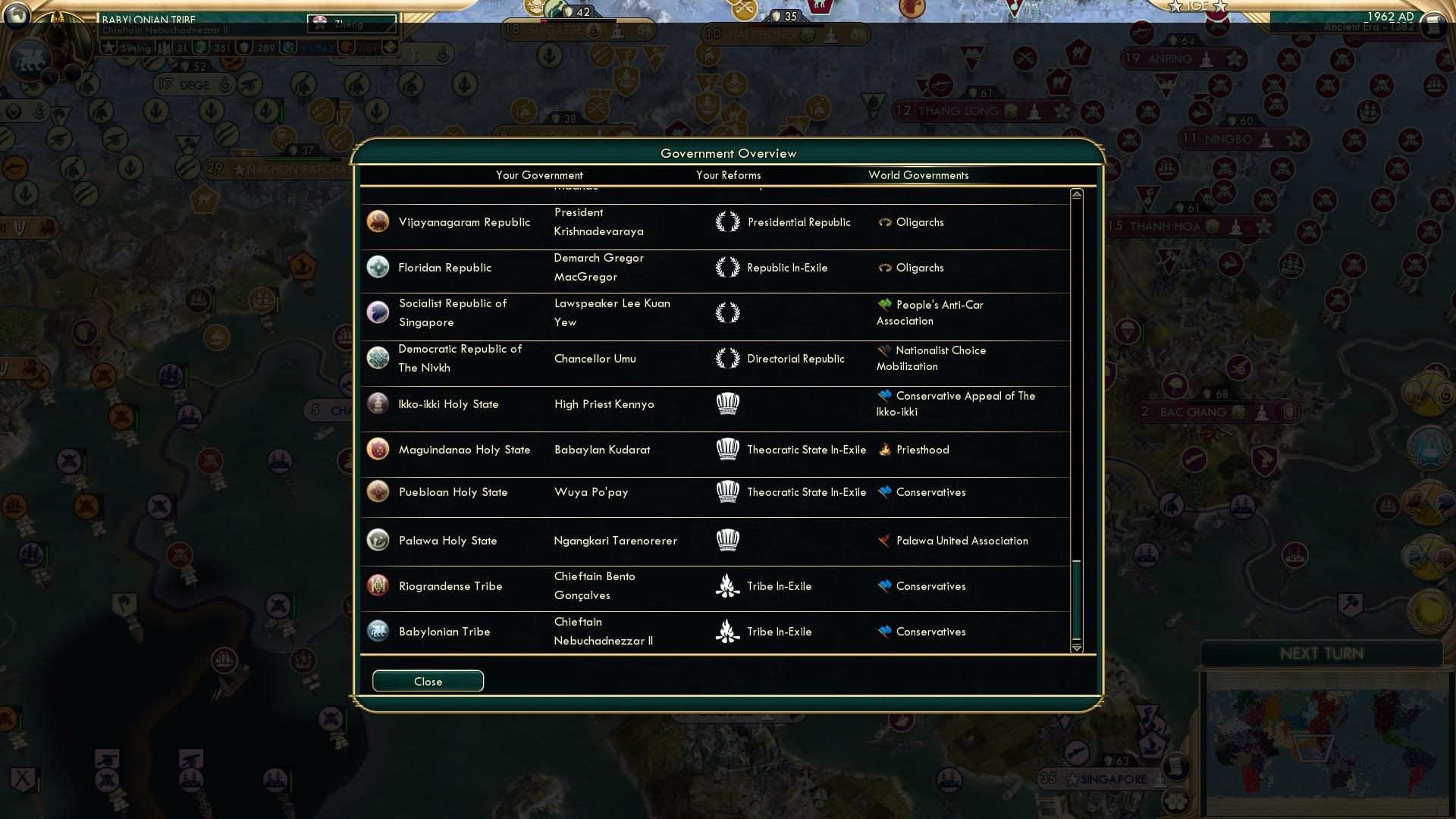Click the laurel wreath icon beside Presidential Republic
Image resolution: width=1456 pixels, height=819 pixels.
pos(727,222)
